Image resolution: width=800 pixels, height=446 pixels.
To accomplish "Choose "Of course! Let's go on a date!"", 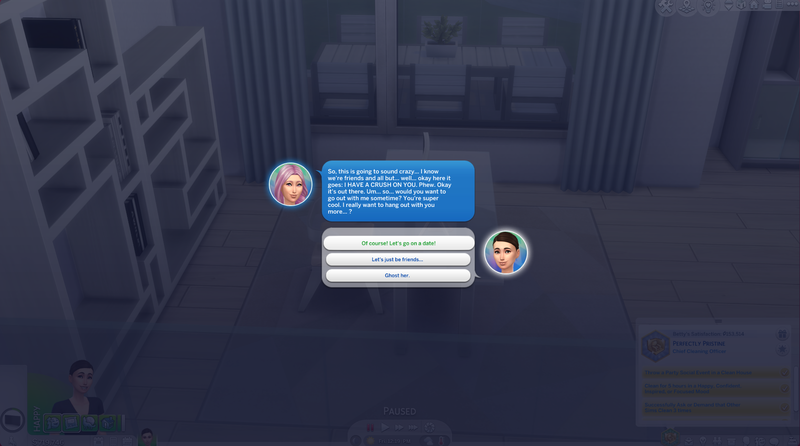I will (x=398, y=243).
